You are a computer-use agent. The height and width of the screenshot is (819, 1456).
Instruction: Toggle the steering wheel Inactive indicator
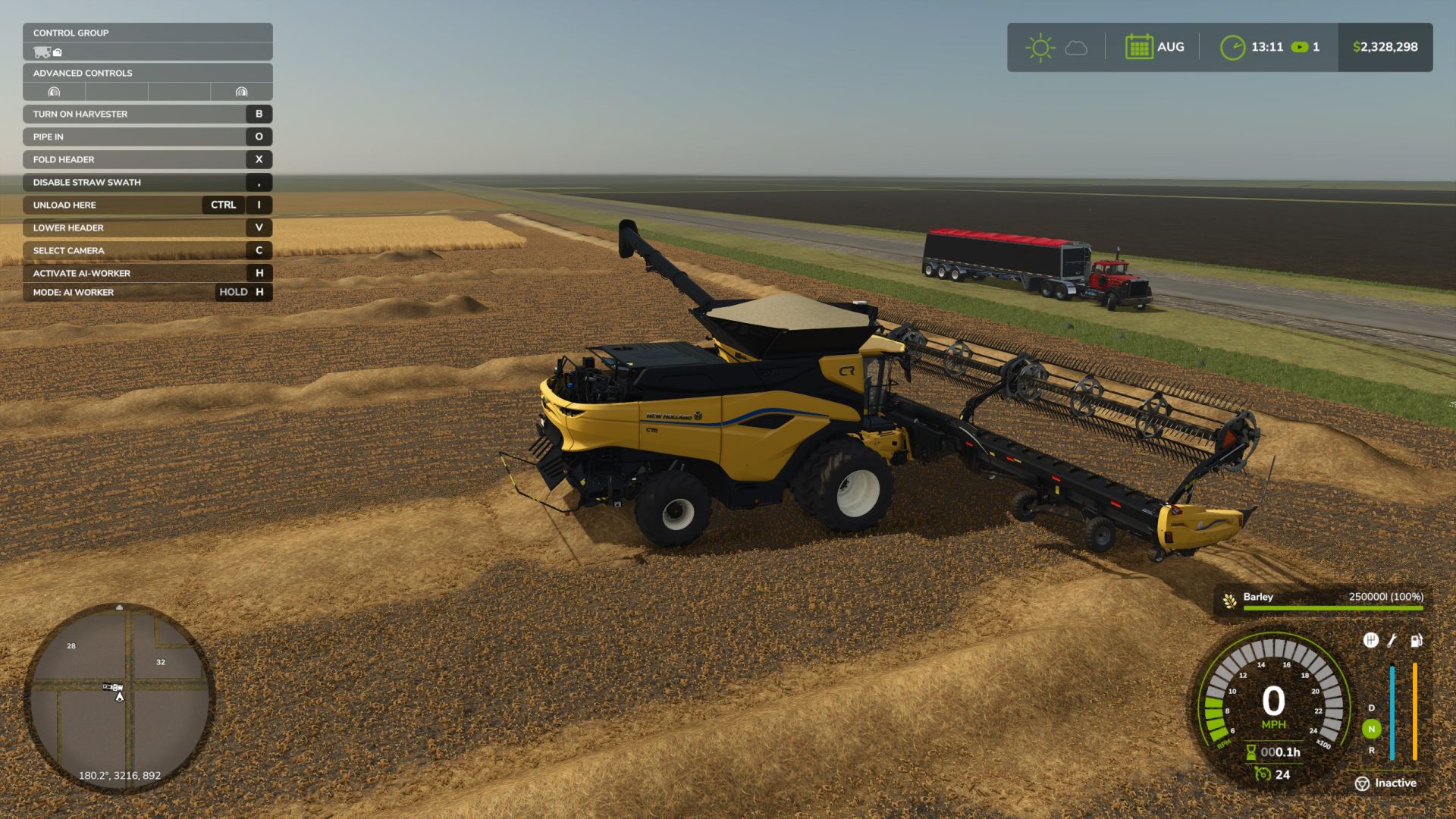(1362, 783)
